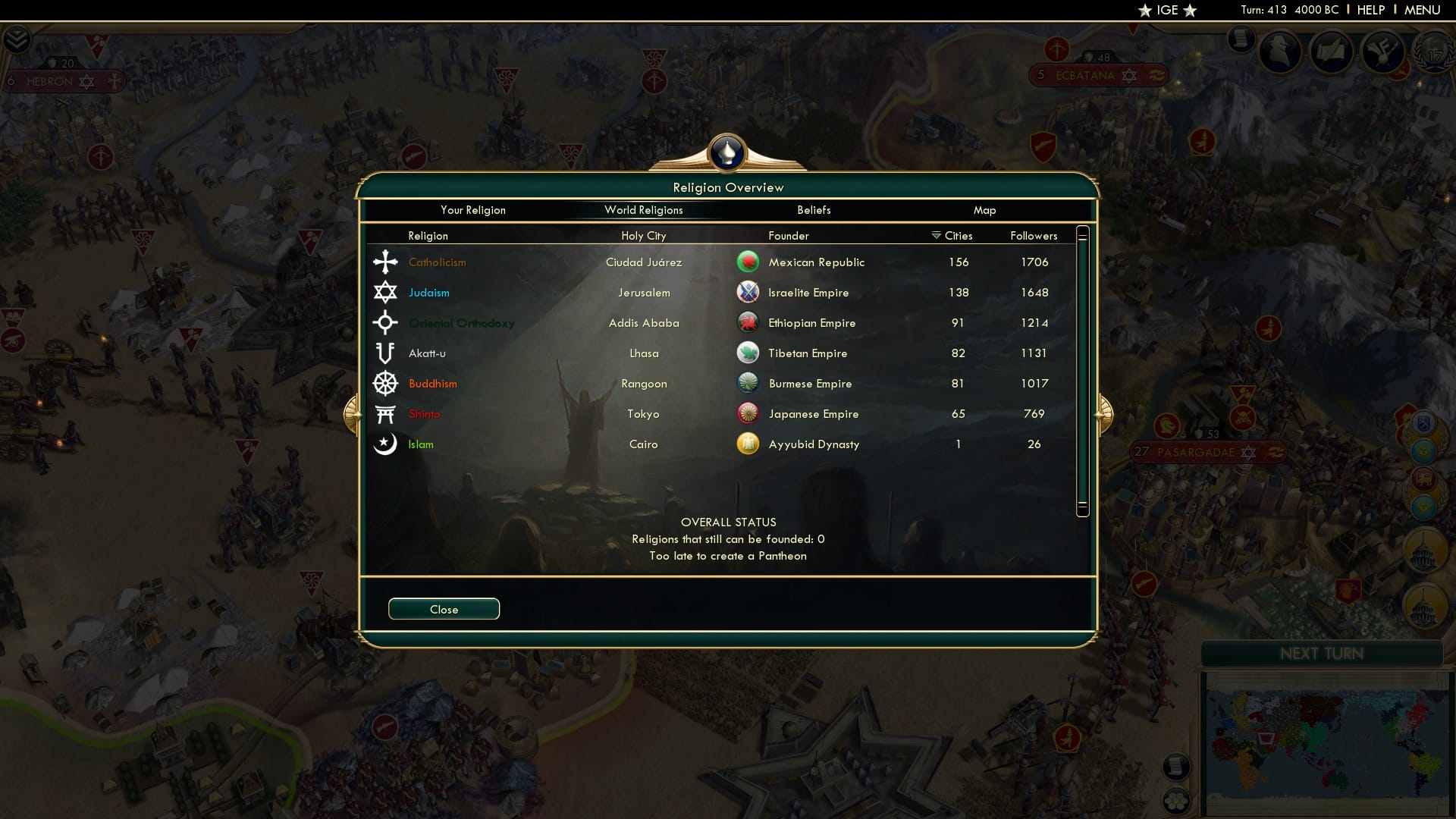Image resolution: width=1456 pixels, height=819 pixels.
Task: Click the NEXT TURN button
Action: point(1323,654)
